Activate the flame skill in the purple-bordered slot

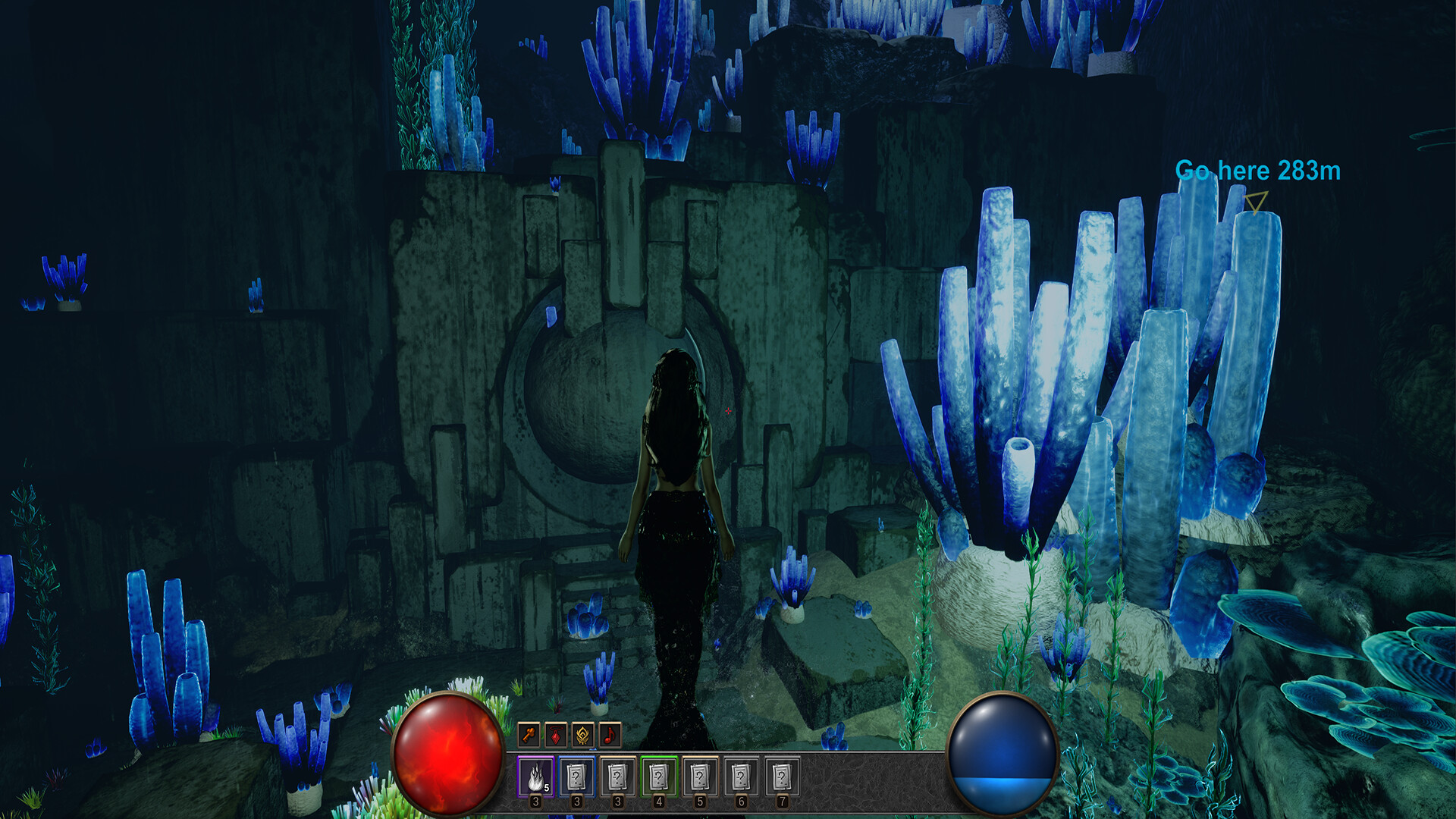[535, 776]
